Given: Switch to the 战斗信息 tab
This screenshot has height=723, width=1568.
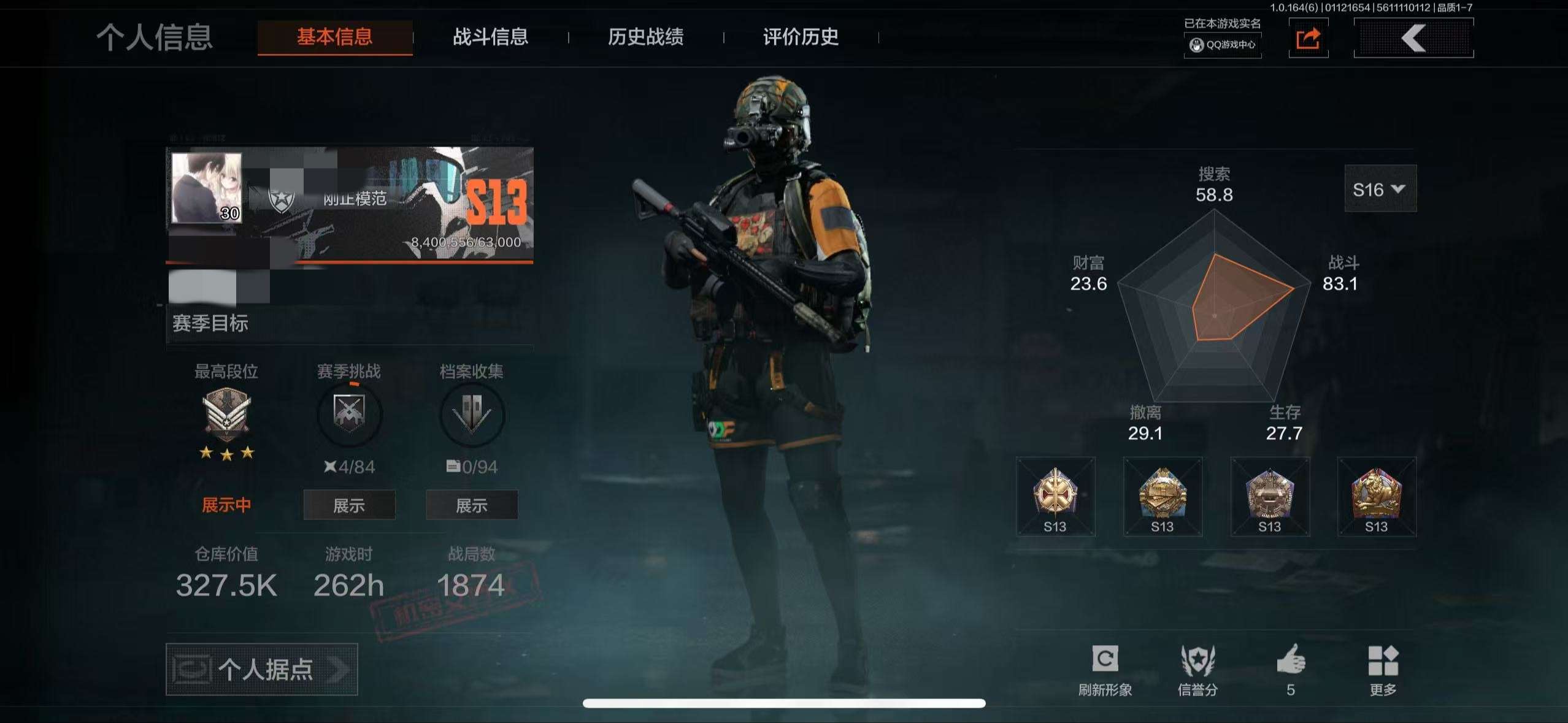Looking at the screenshot, I should point(491,38).
